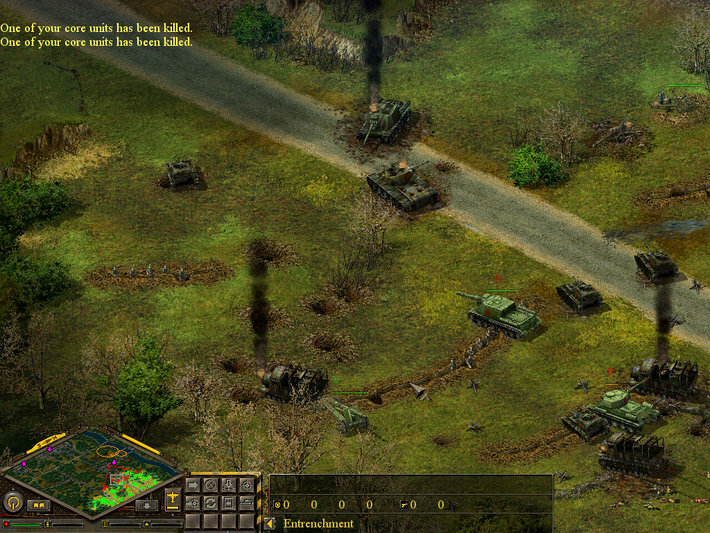Activate the circular-arrows rotate command
This screenshot has height=533, width=710.
[210, 503]
